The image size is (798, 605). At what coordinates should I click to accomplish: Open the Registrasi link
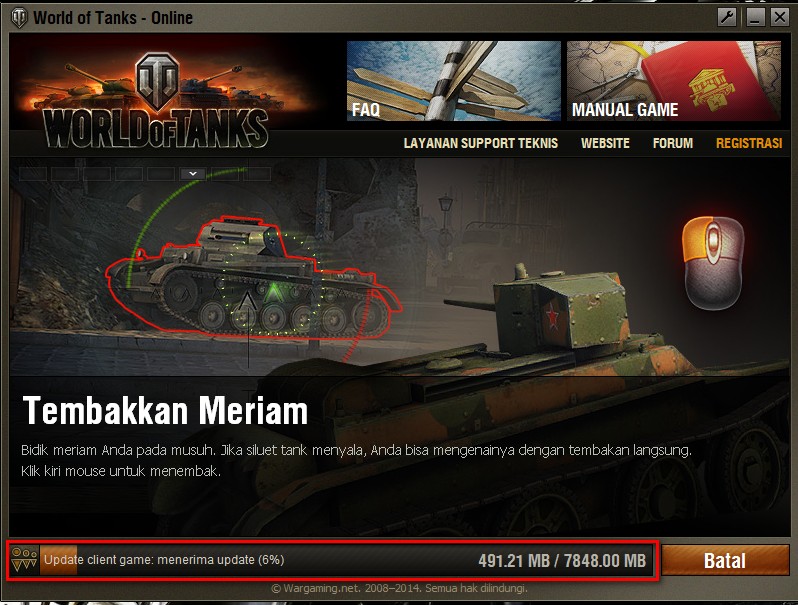[x=748, y=143]
